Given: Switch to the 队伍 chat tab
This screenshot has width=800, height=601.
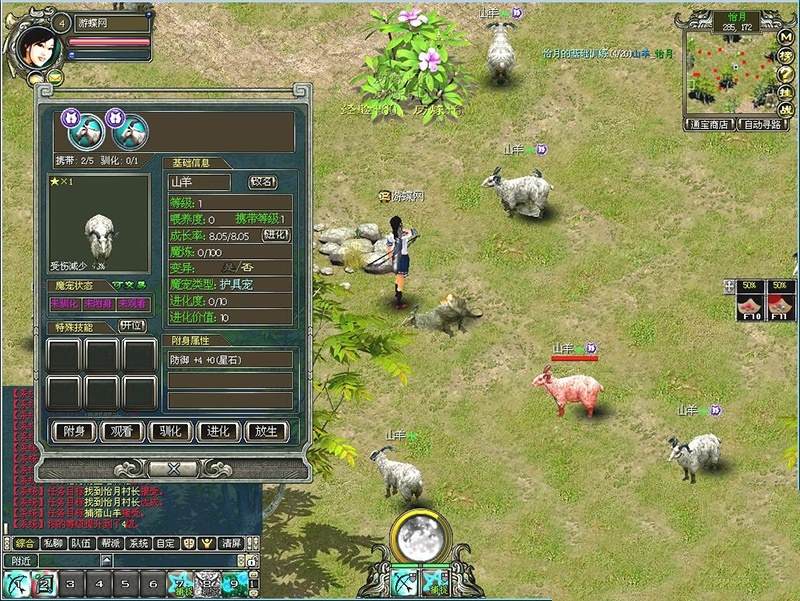Looking at the screenshot, I should point(79,543).
